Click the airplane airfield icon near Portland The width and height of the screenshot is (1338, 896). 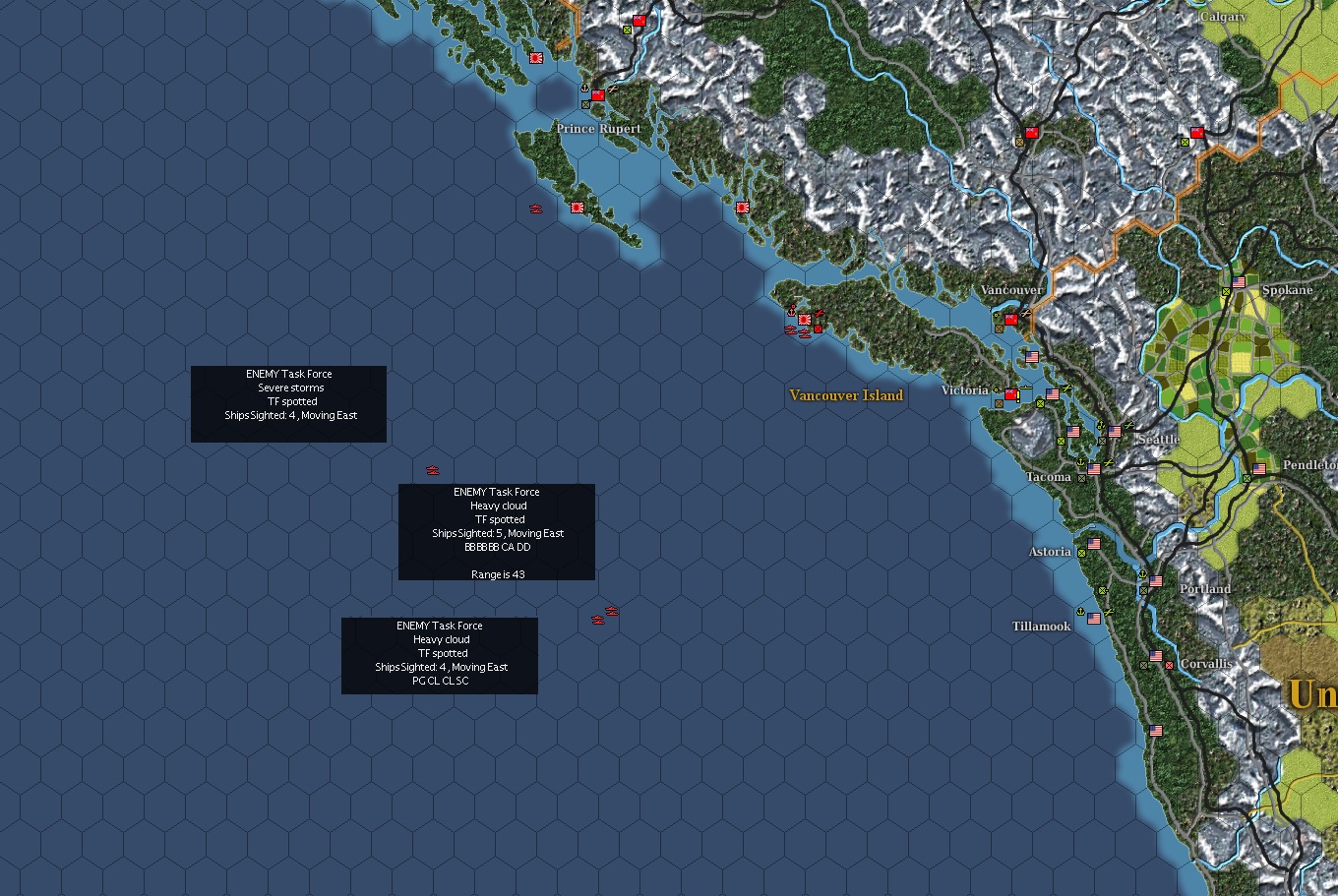tap(1109, 612)
